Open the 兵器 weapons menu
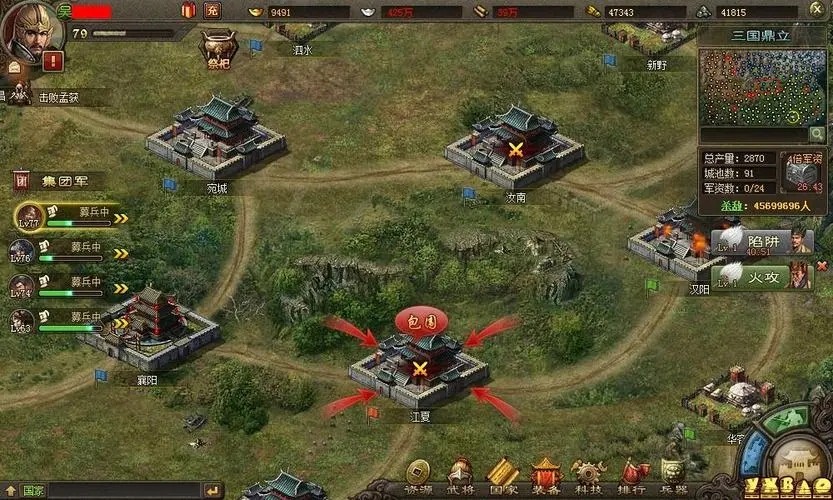 coord(675,475)
